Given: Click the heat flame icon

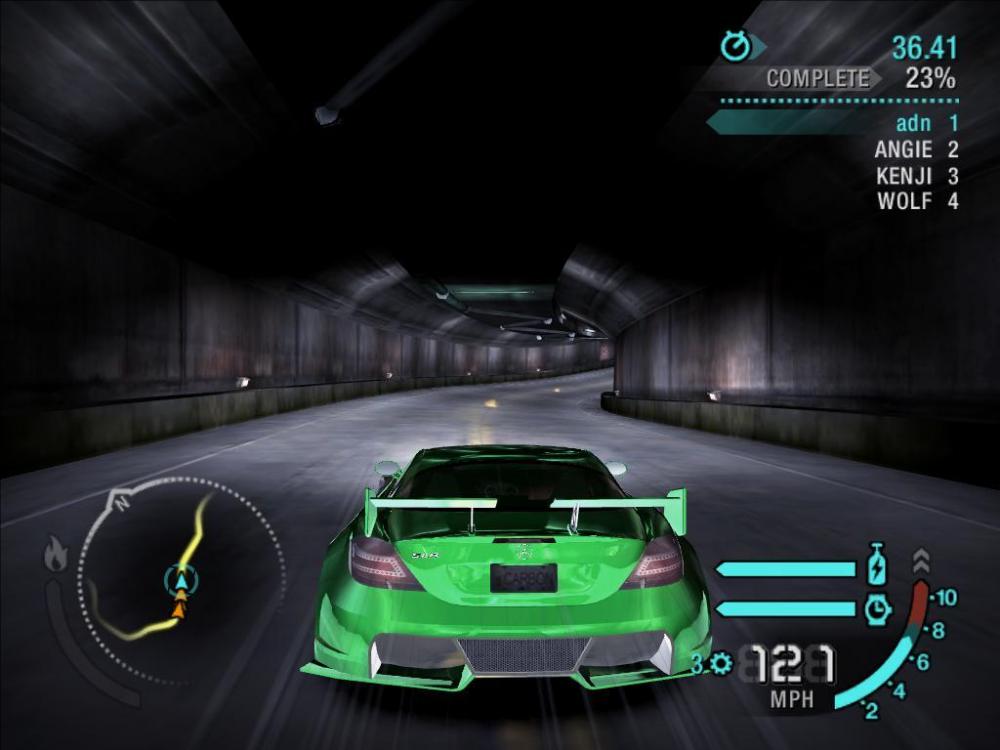Looking at the screenshot, I should [x=56, y=553].
